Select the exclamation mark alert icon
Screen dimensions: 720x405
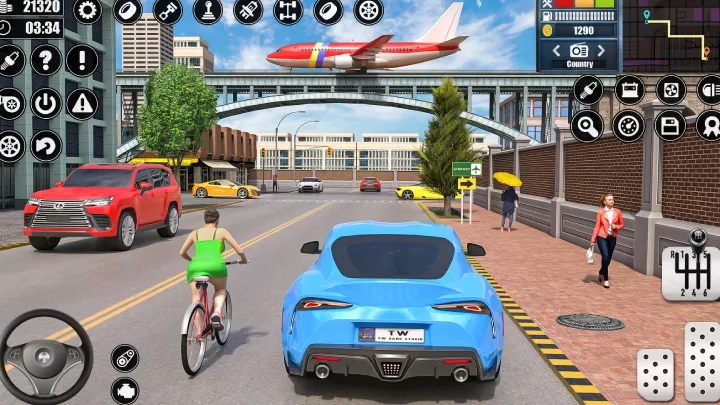pyautogui.click(x=82, y=60)
